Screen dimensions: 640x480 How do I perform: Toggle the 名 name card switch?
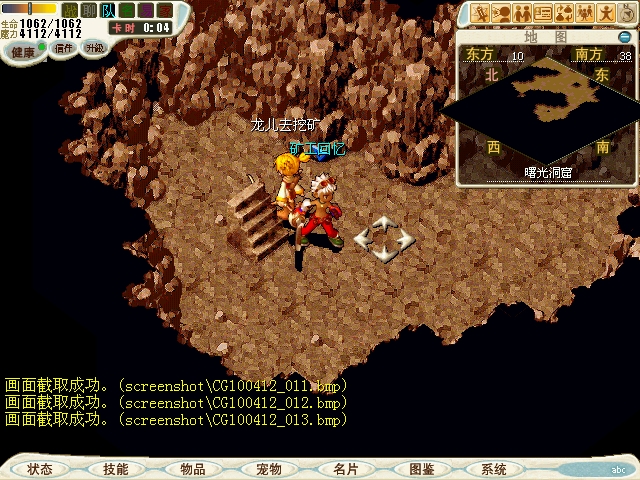pos(127,10)
